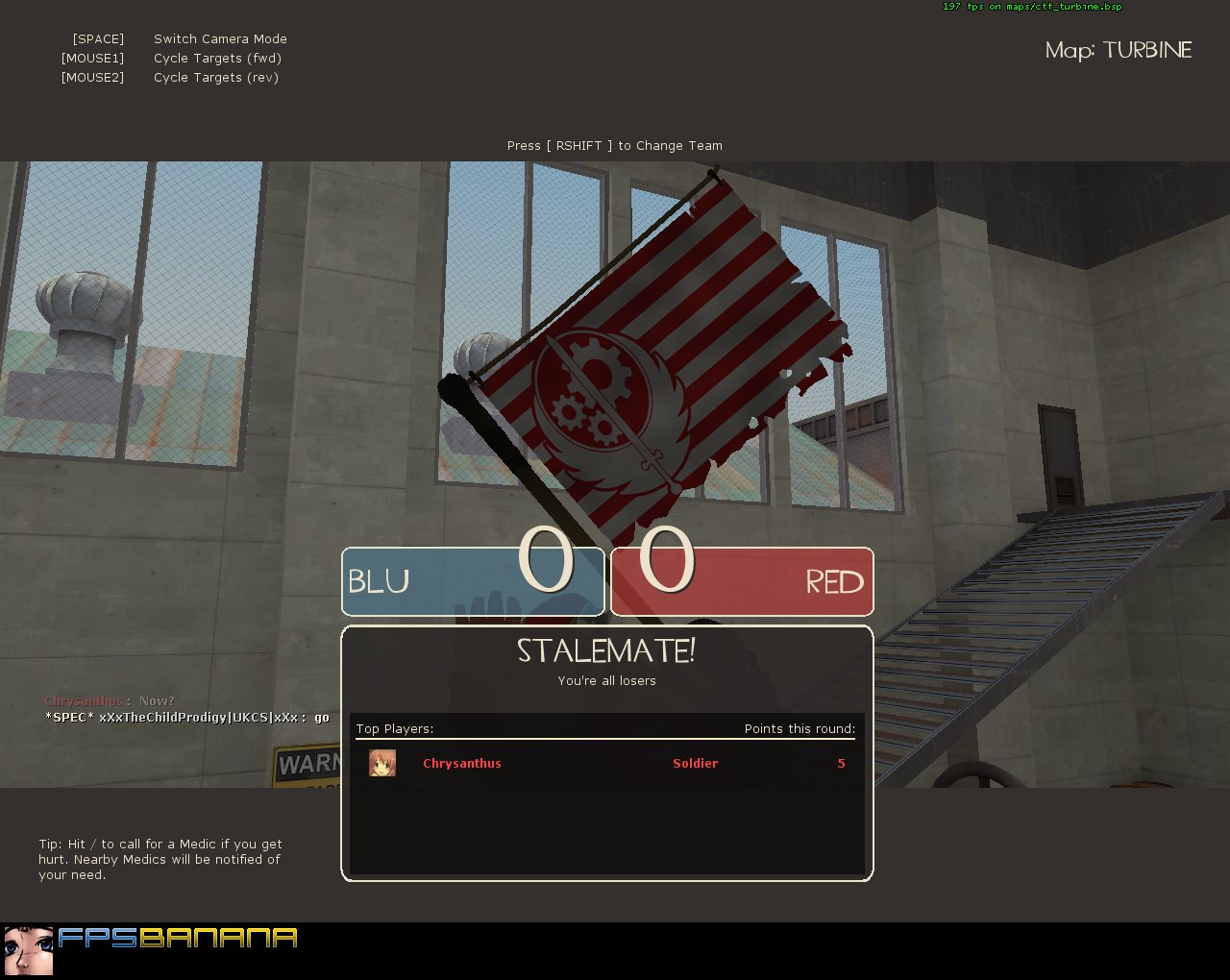Toggle Switch Camera Mode binding

tap(220, 38)
